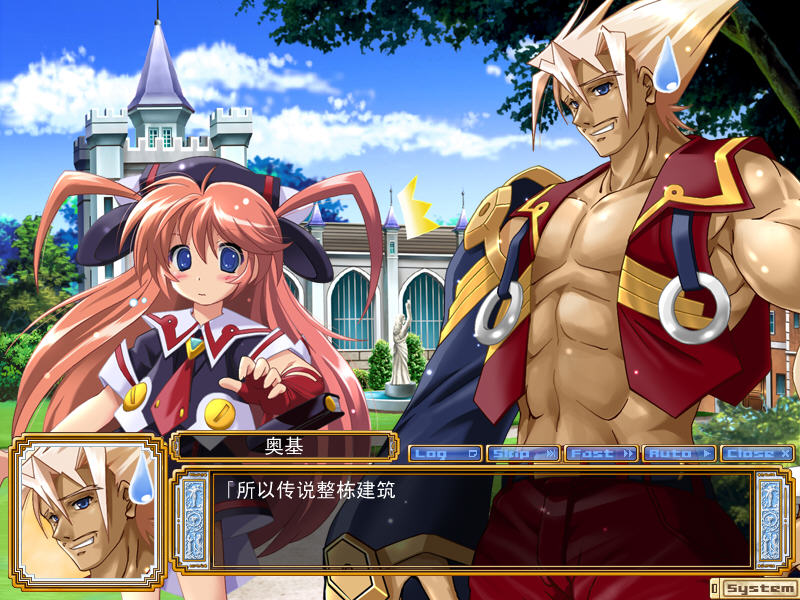Open the System menu
800x600 pixels.
tap(759, 588)
